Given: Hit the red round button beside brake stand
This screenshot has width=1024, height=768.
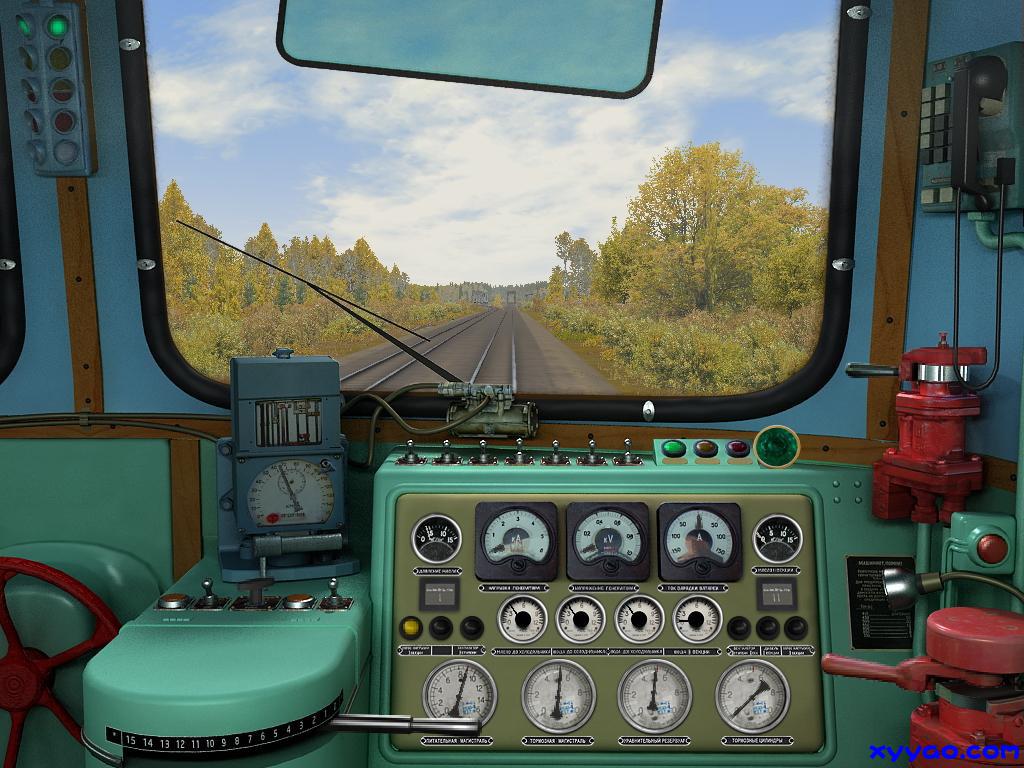Looking at the screenshot, I should point(991,548).
